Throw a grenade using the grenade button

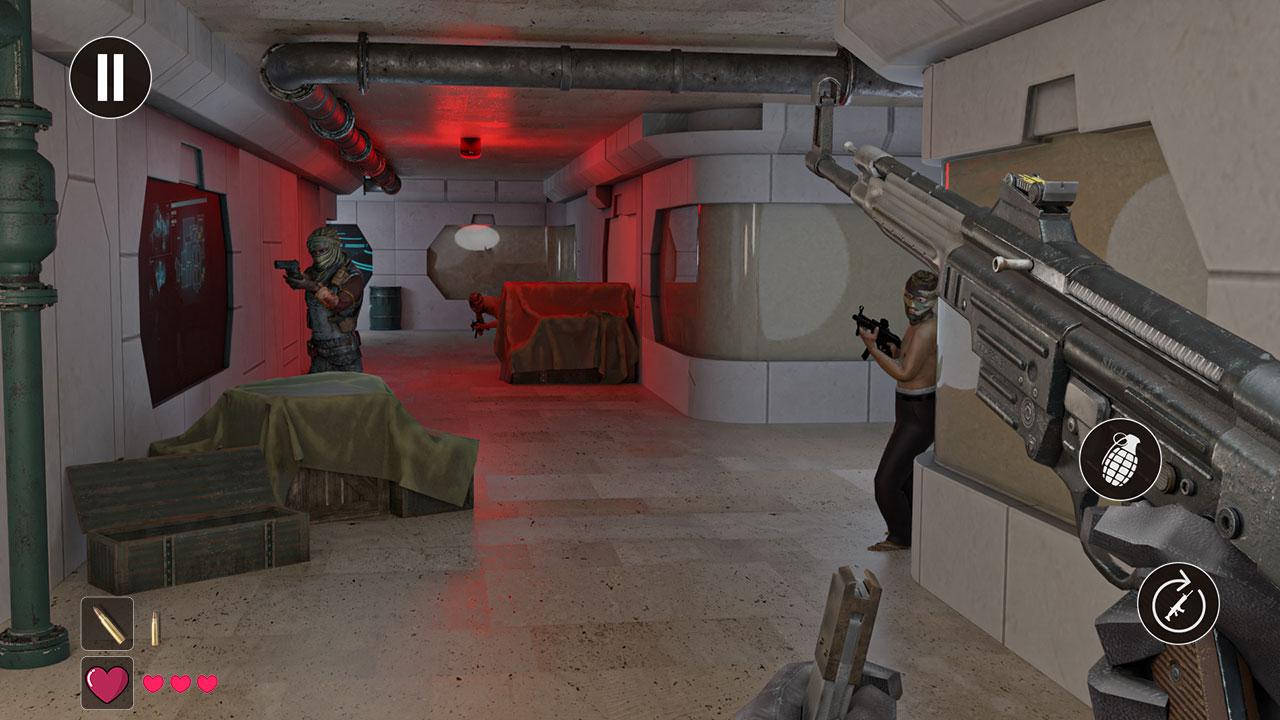pos(1120,460)
